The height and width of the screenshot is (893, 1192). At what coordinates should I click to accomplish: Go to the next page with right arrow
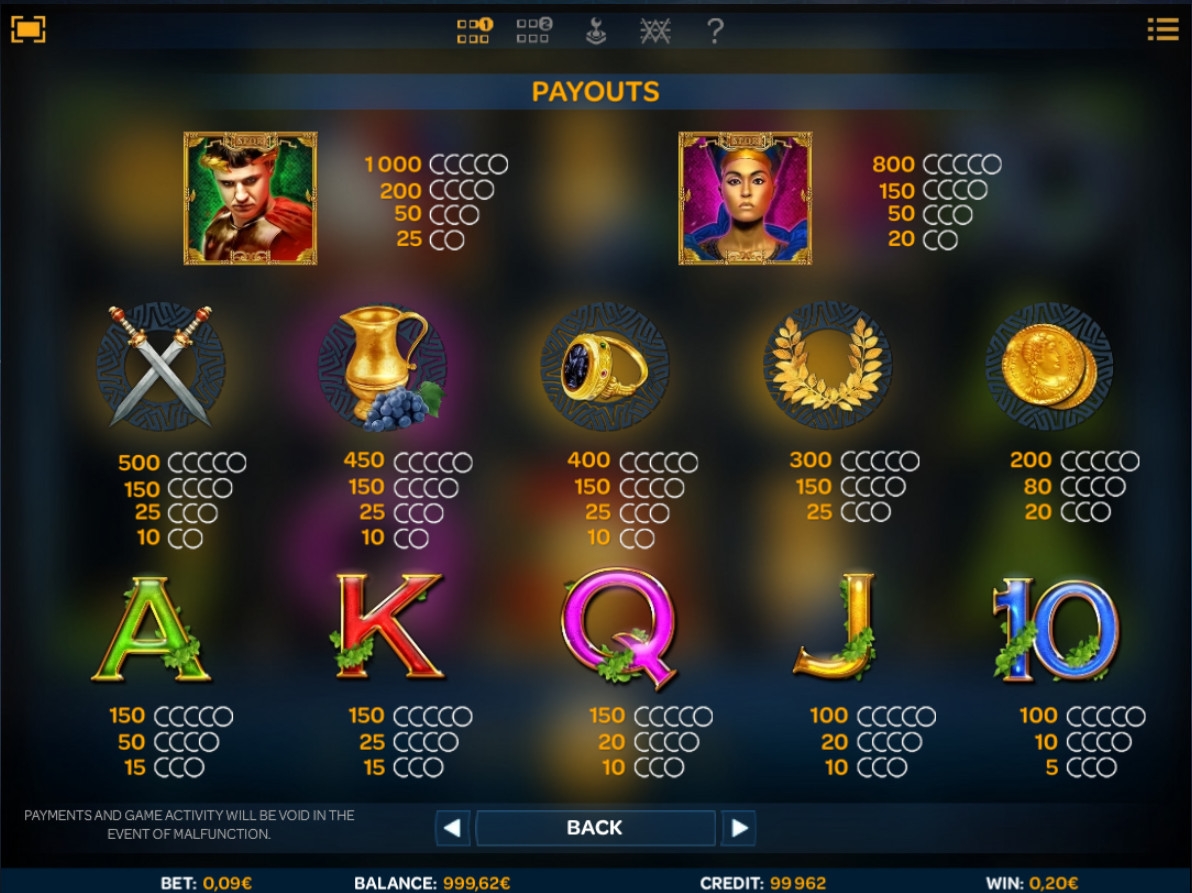(x=739, y=828)
